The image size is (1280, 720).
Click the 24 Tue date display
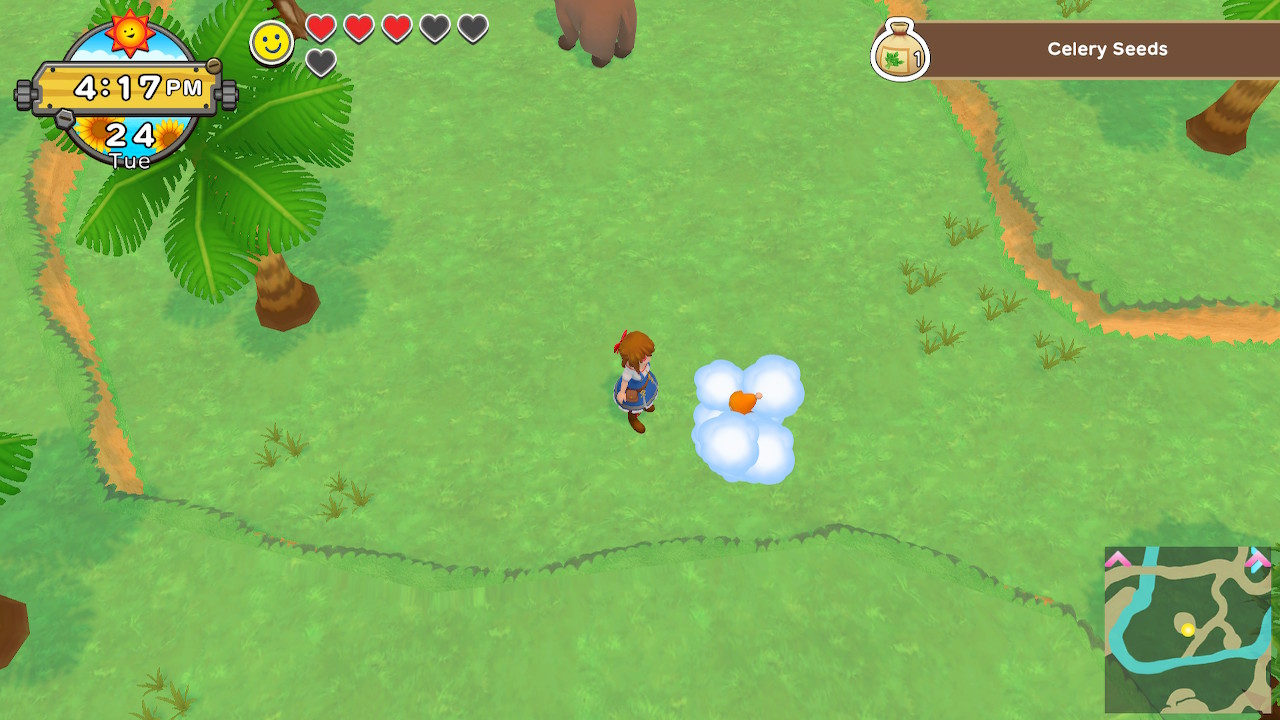pos(129,140)
